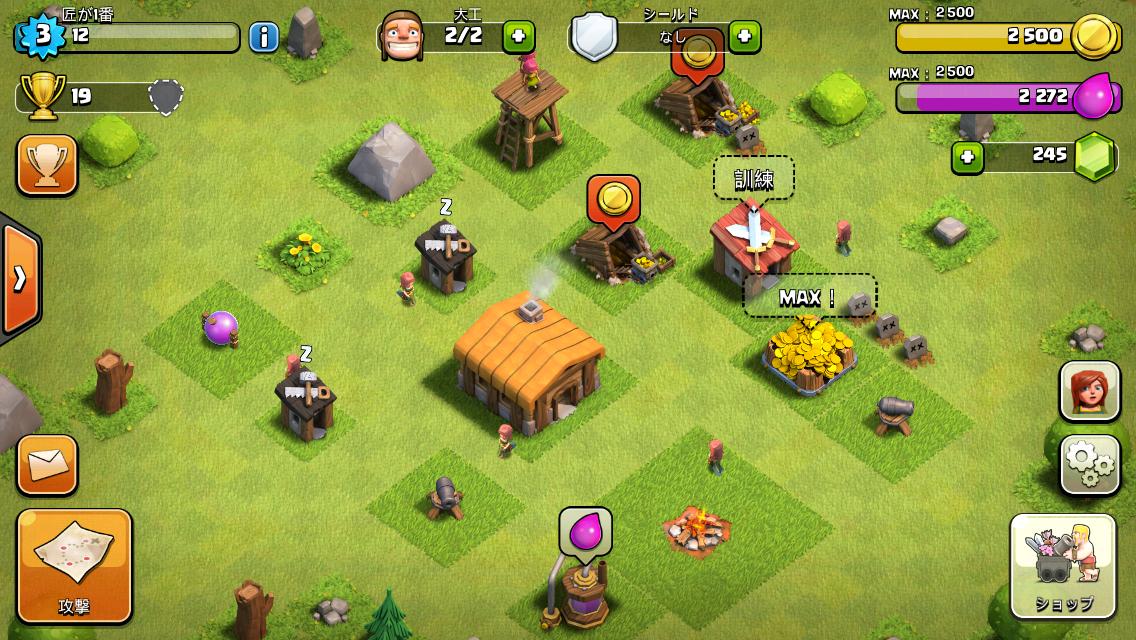Open the envelope mail inbox
Image resolution: width=1136 pixels, height=640 pixels.
click(x=47, y=465)
